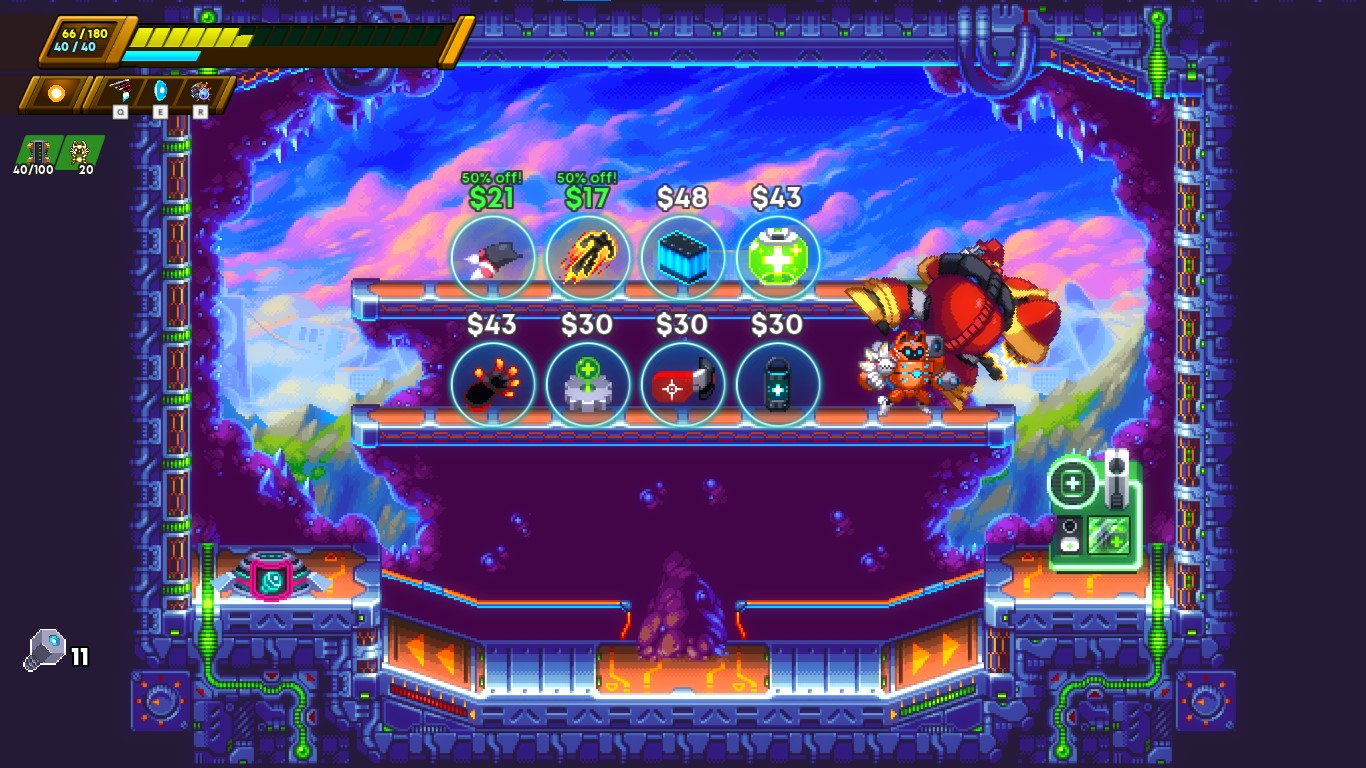Select the $48 blue energy cell item
Screen dimensions: 1366x768
click(682, 258)
